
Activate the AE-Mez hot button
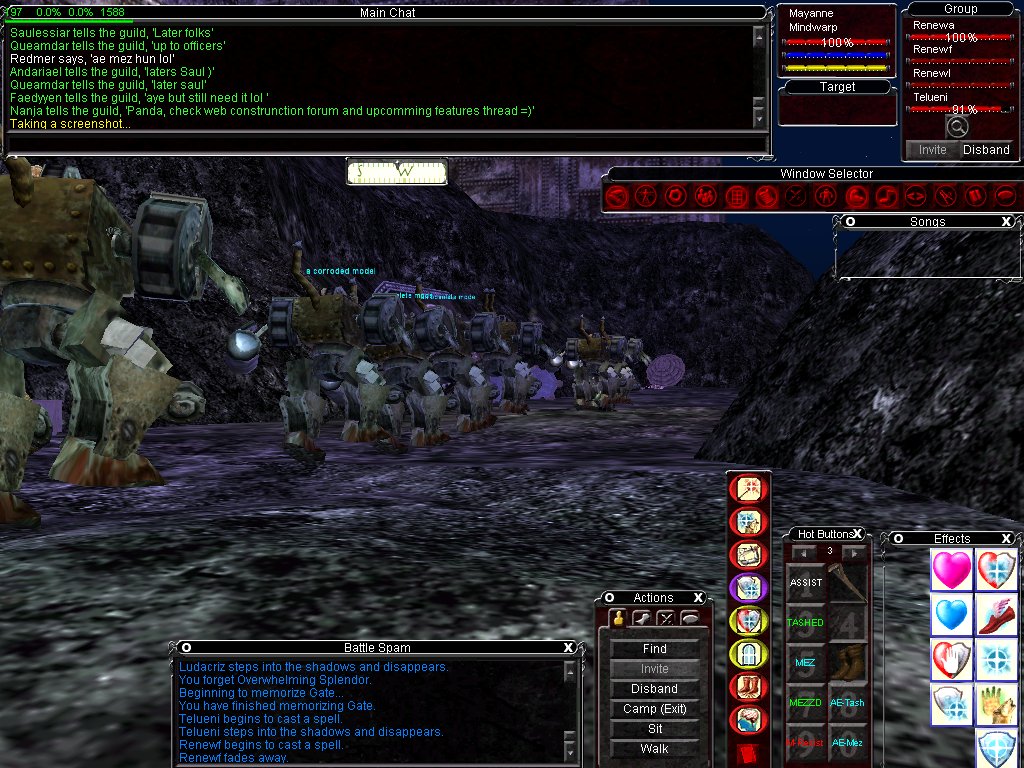[848, 743]
